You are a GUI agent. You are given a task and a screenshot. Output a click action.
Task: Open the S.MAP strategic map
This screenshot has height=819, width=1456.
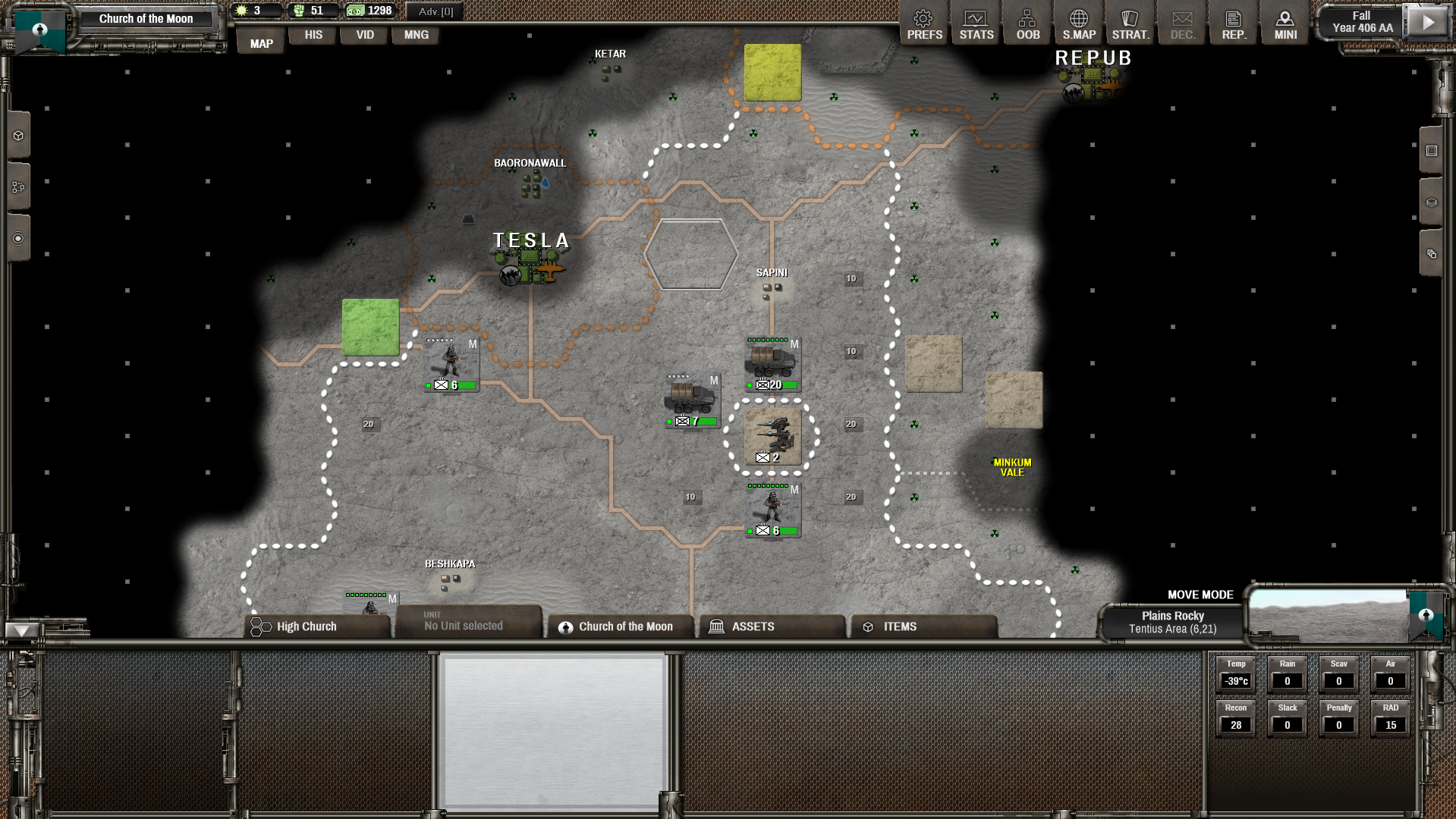coord(1078,24)
